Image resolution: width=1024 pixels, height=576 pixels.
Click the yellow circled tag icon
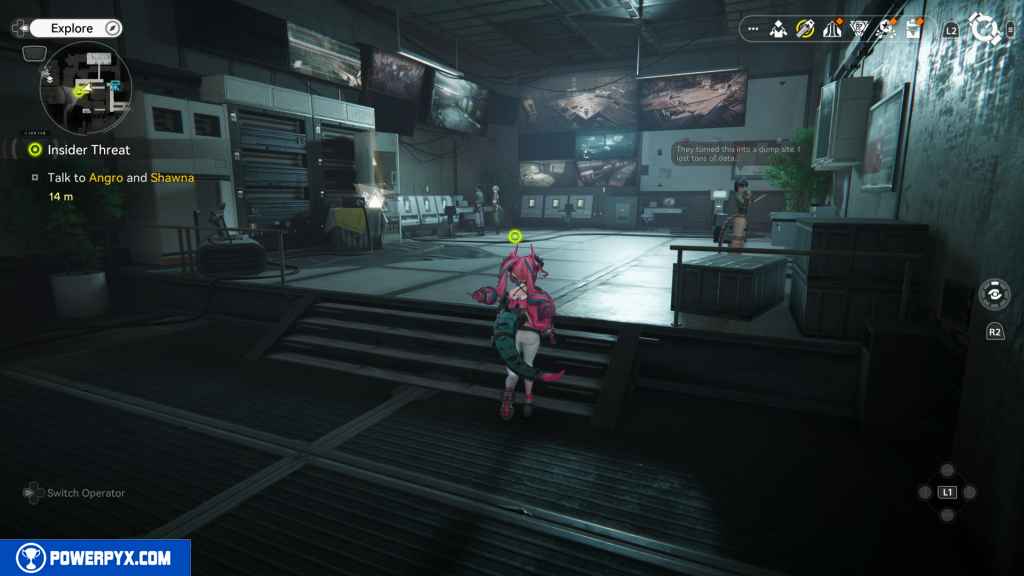coord(805,29)
